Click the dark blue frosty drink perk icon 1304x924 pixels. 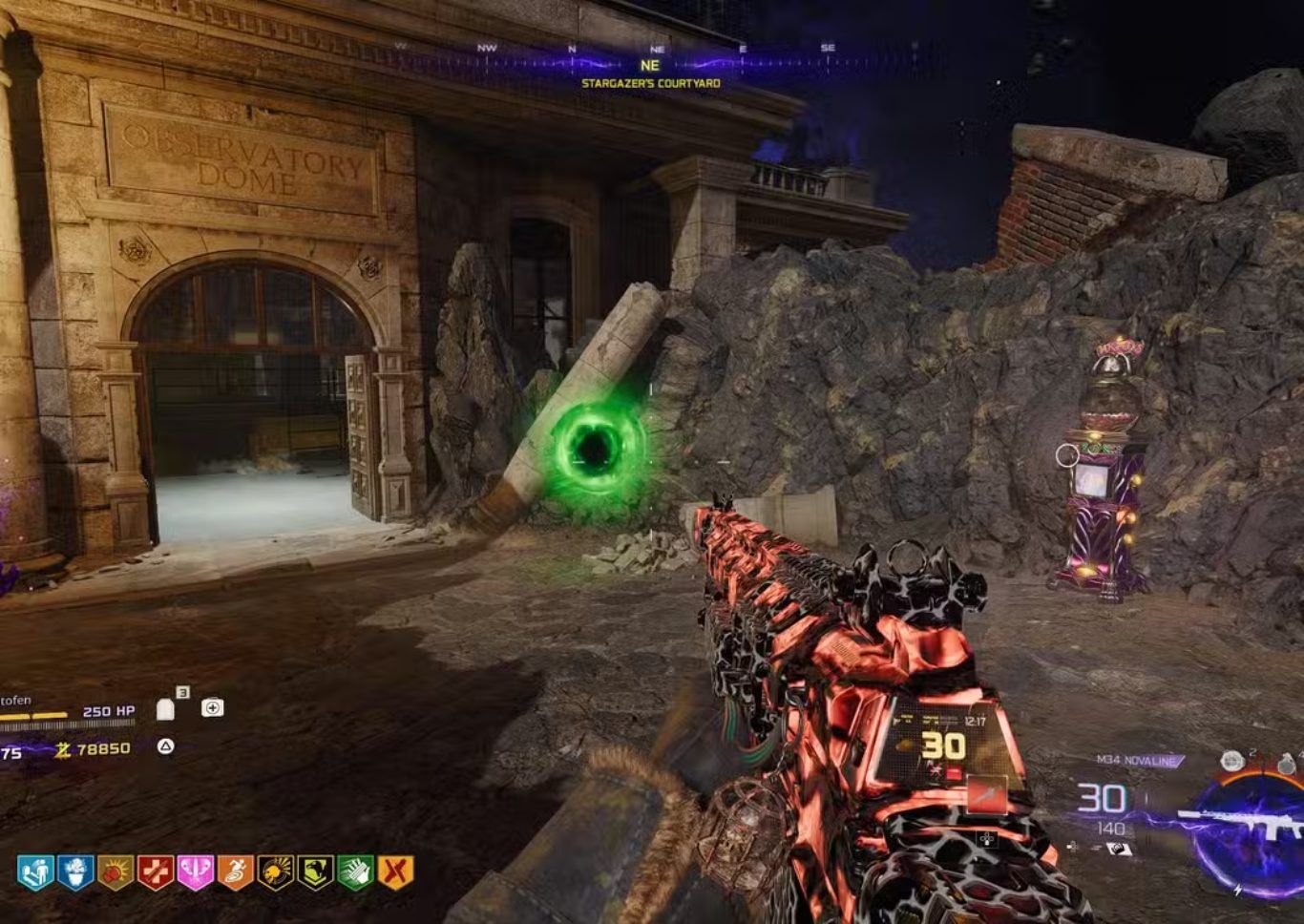pos(75,872)
